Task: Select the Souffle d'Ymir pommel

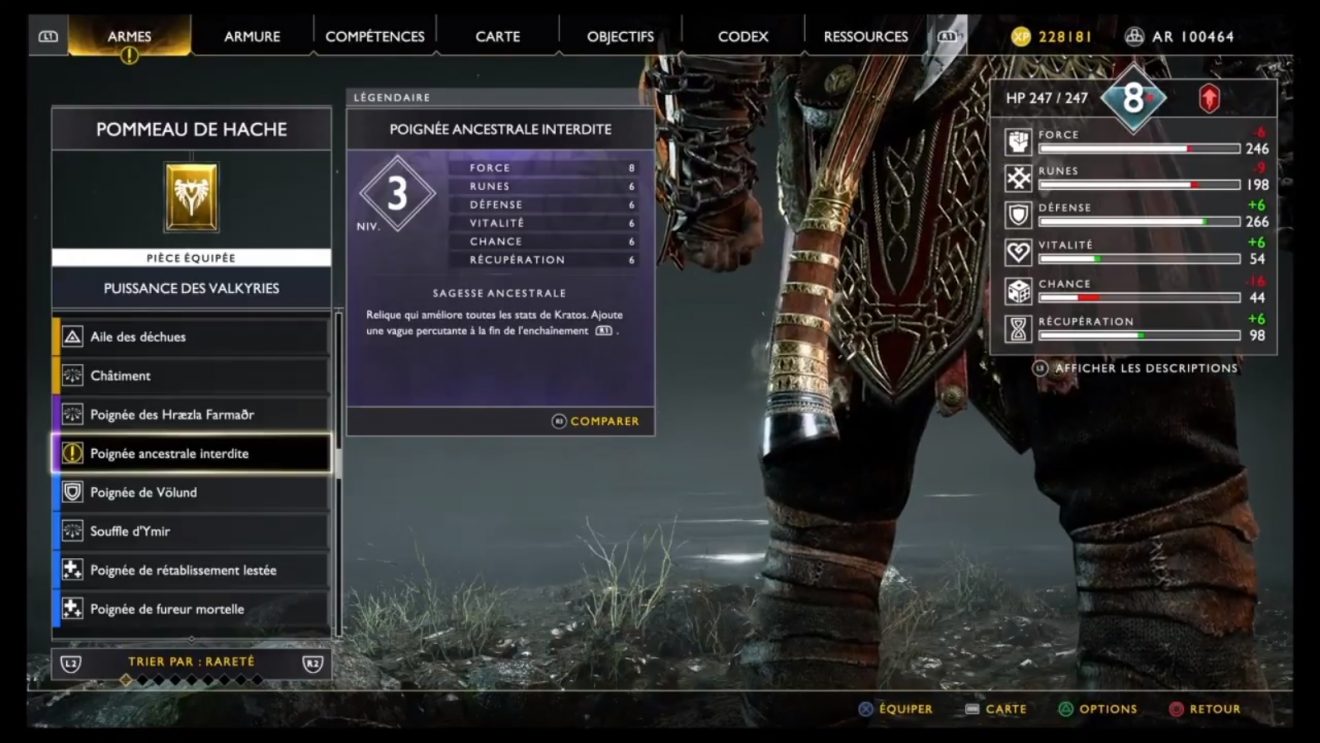Action: pos(191,531)
